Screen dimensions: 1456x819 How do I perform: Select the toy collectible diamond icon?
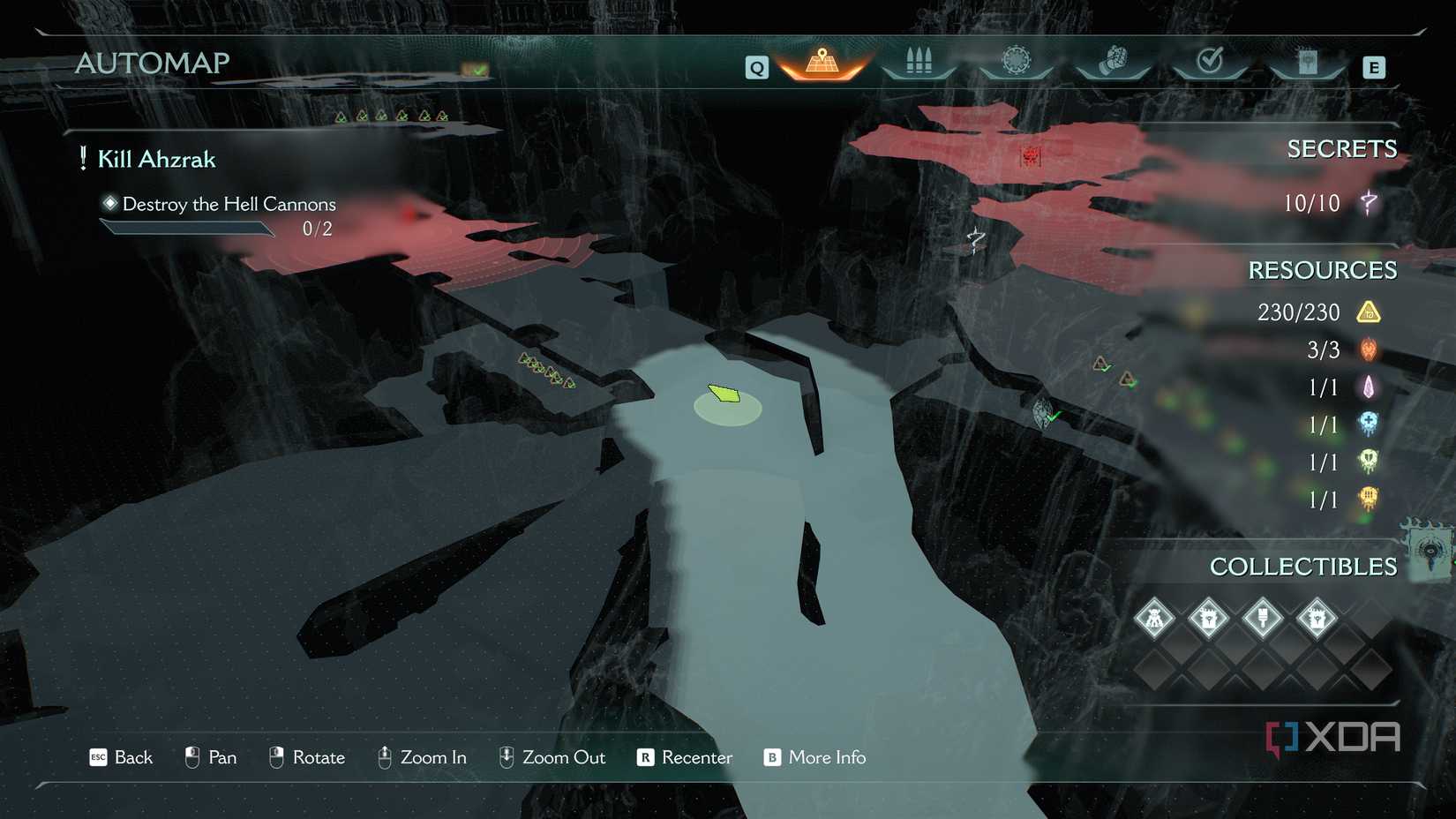coord(1153,618)
